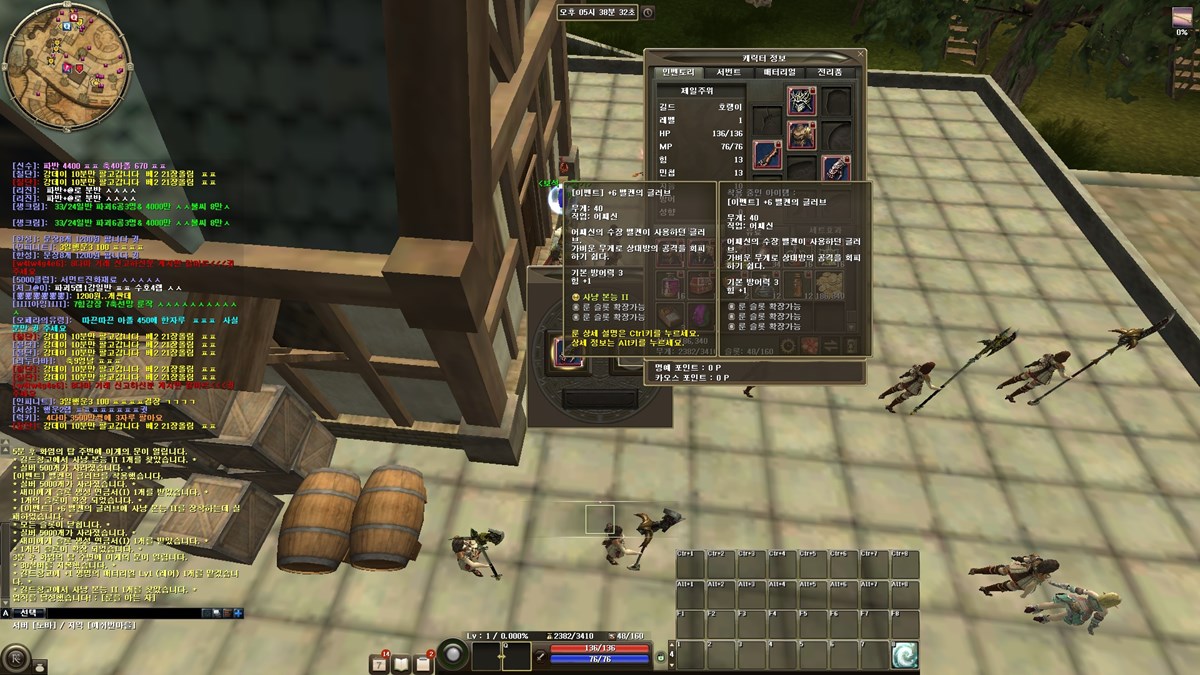Select the 전리품 tab
Image resolution: width=1200 pixels, height=675 pixels.
tap(830, 72)
